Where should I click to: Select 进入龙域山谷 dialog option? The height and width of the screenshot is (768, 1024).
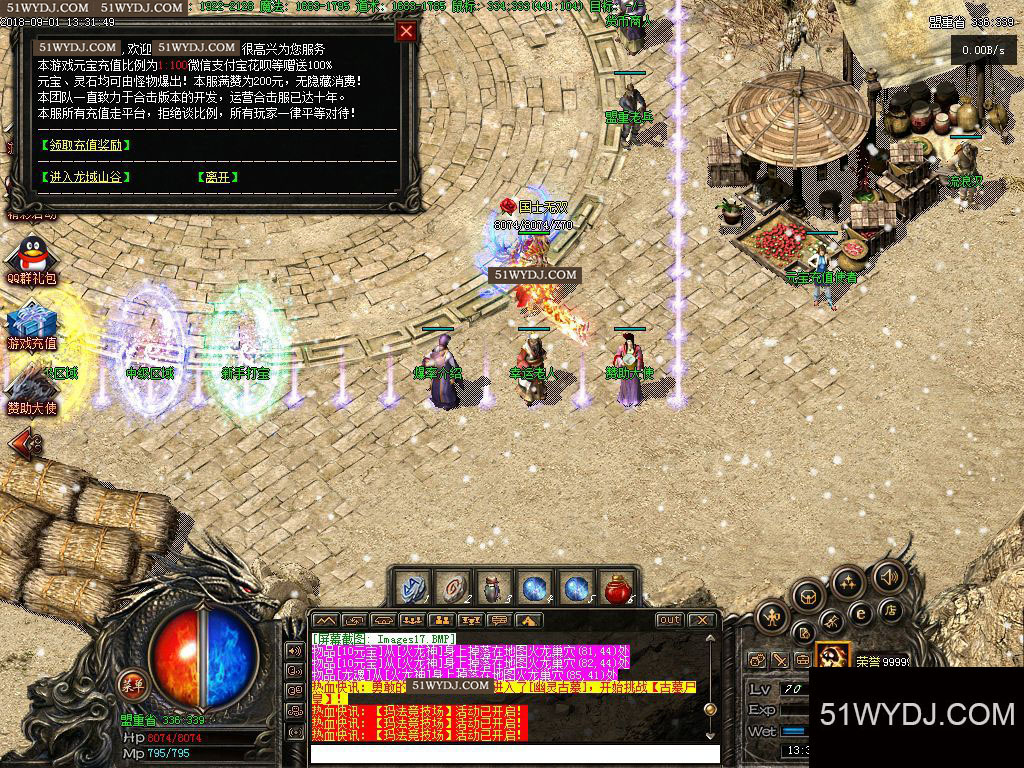pyautogui.click(x=86, y=177)
